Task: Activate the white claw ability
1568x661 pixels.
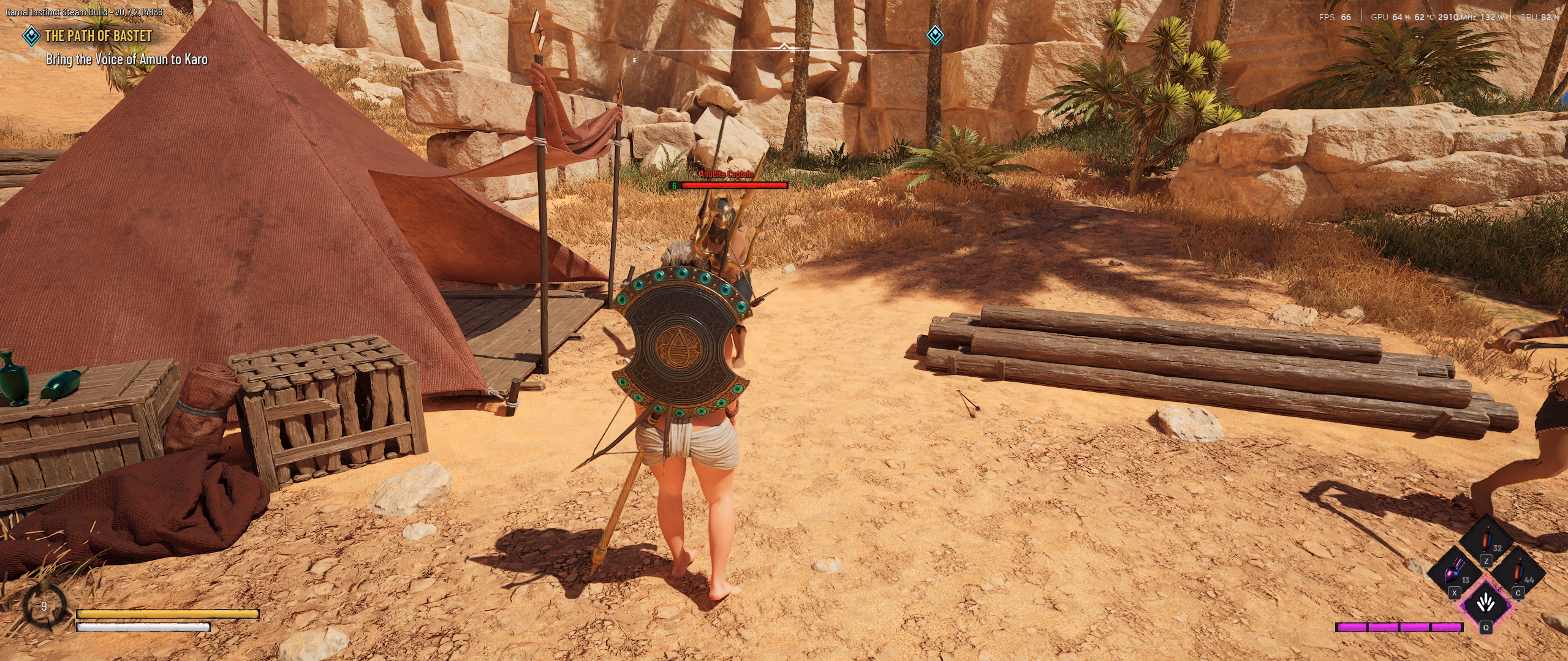Action: [1486, 604]
